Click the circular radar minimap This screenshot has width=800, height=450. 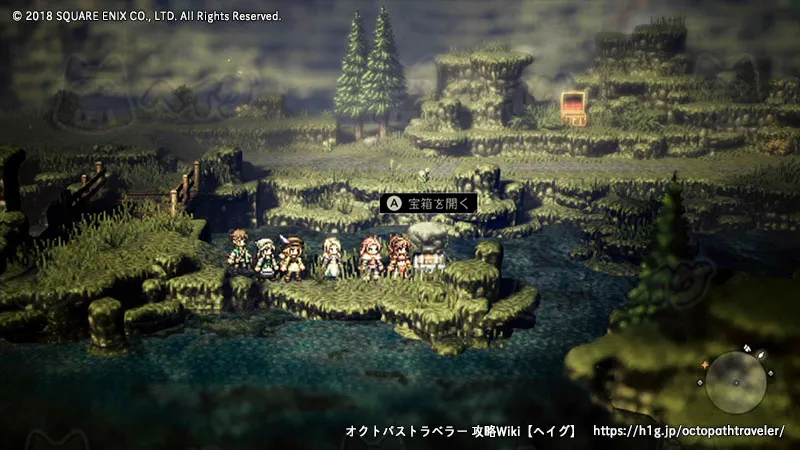click(736, 381)
